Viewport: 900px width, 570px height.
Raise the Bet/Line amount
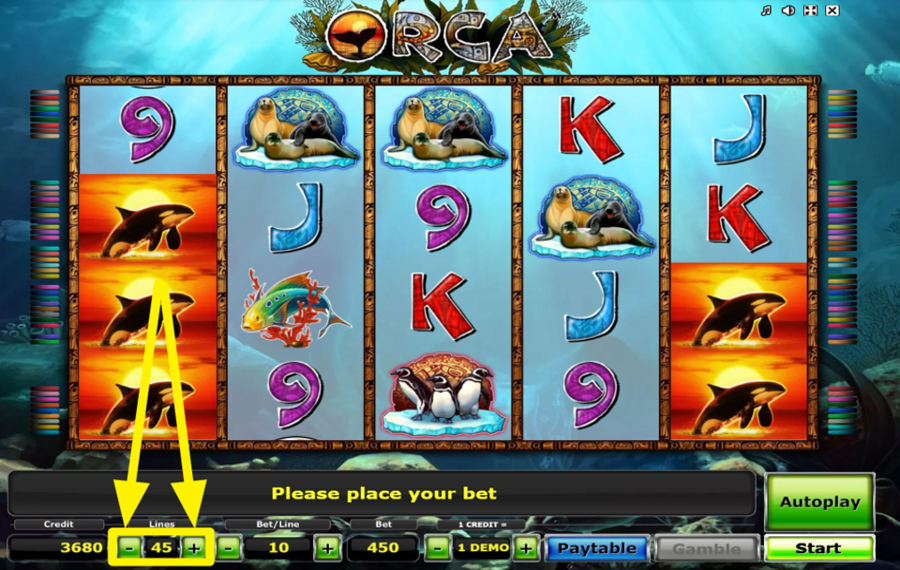point(326,548)
